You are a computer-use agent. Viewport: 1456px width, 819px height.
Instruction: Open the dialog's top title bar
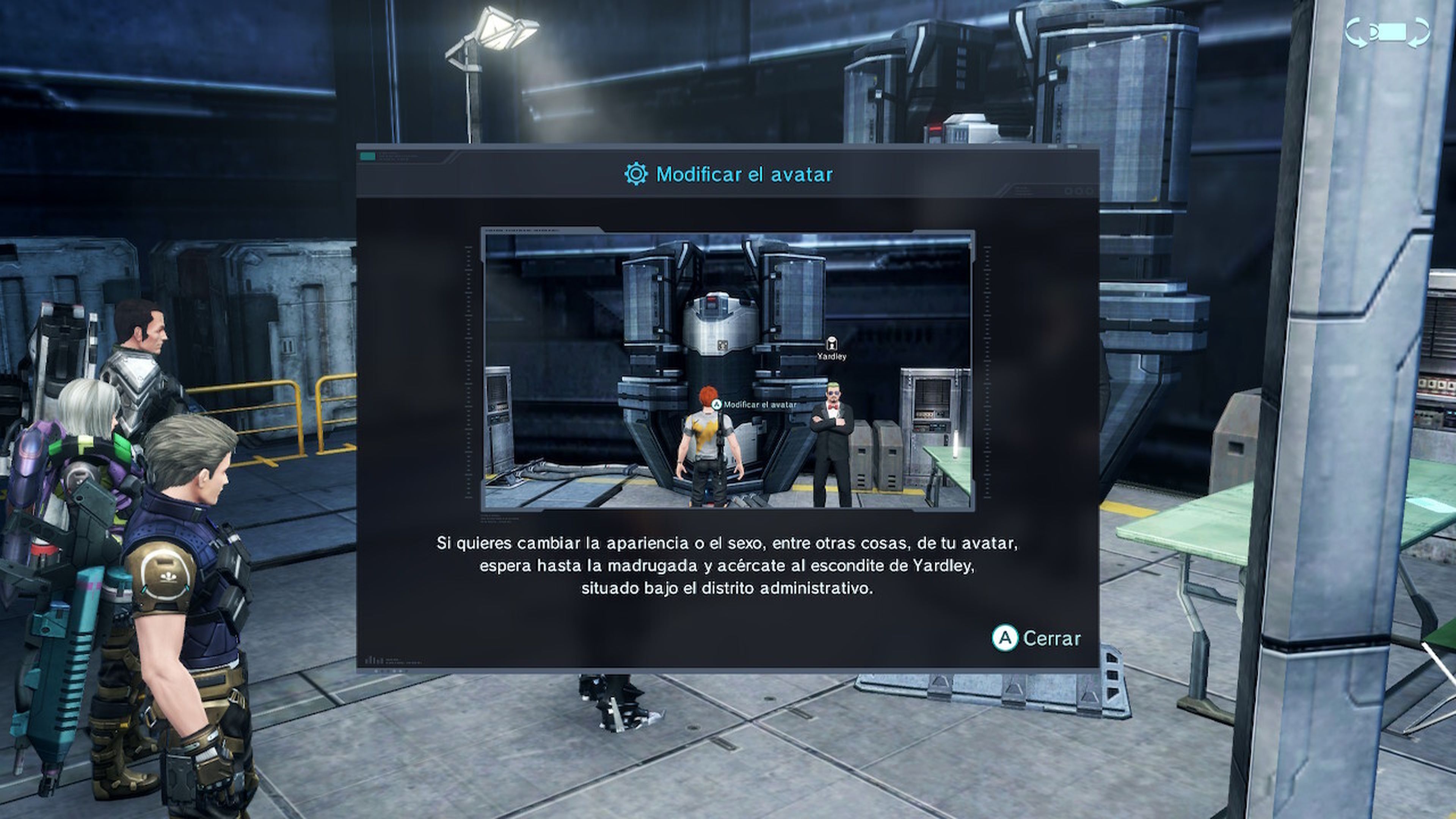click(729, 175)
